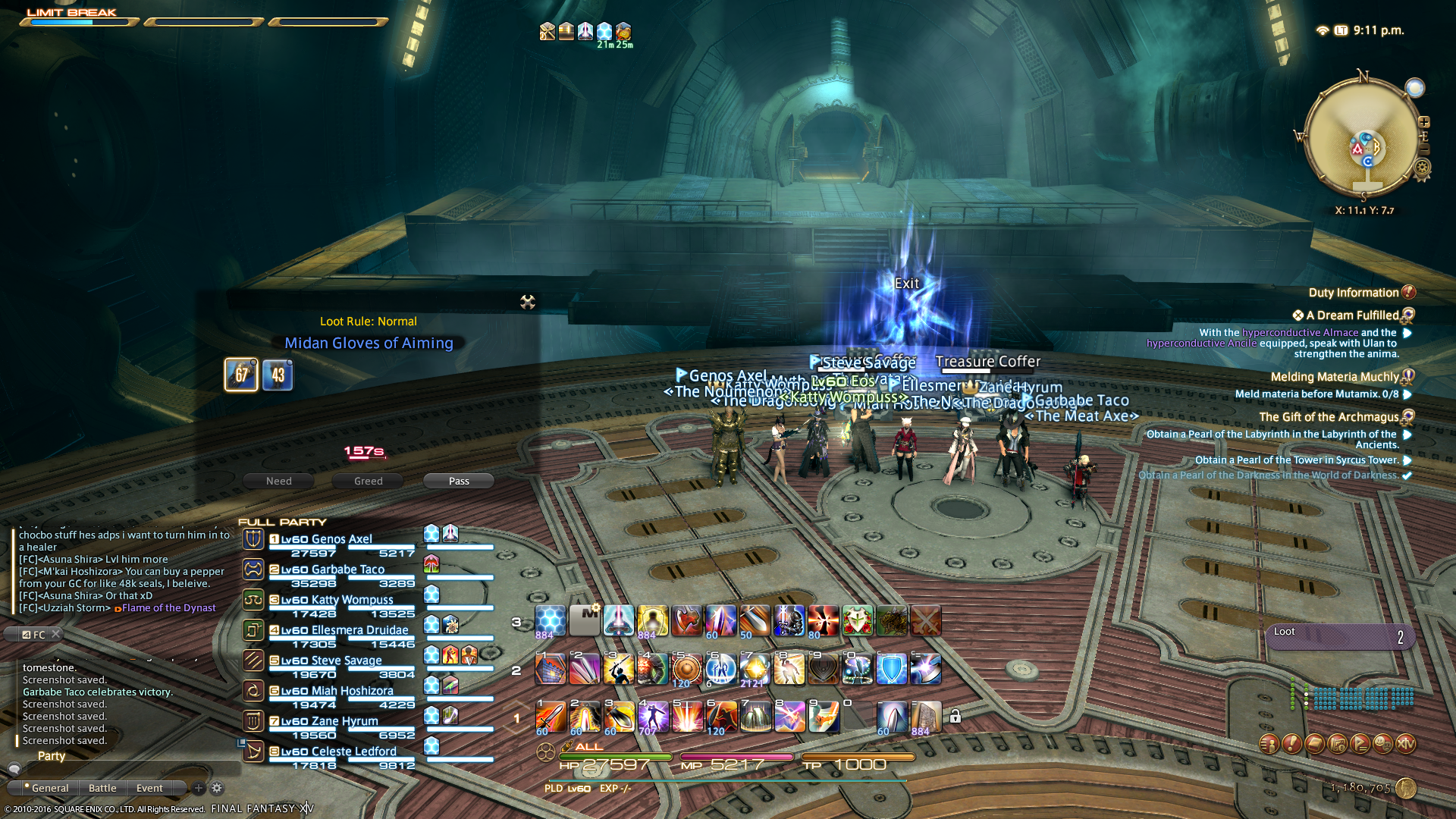
Task: Choose Pass on the Midan Gloves loot
Action: click(x=459, y=481)
